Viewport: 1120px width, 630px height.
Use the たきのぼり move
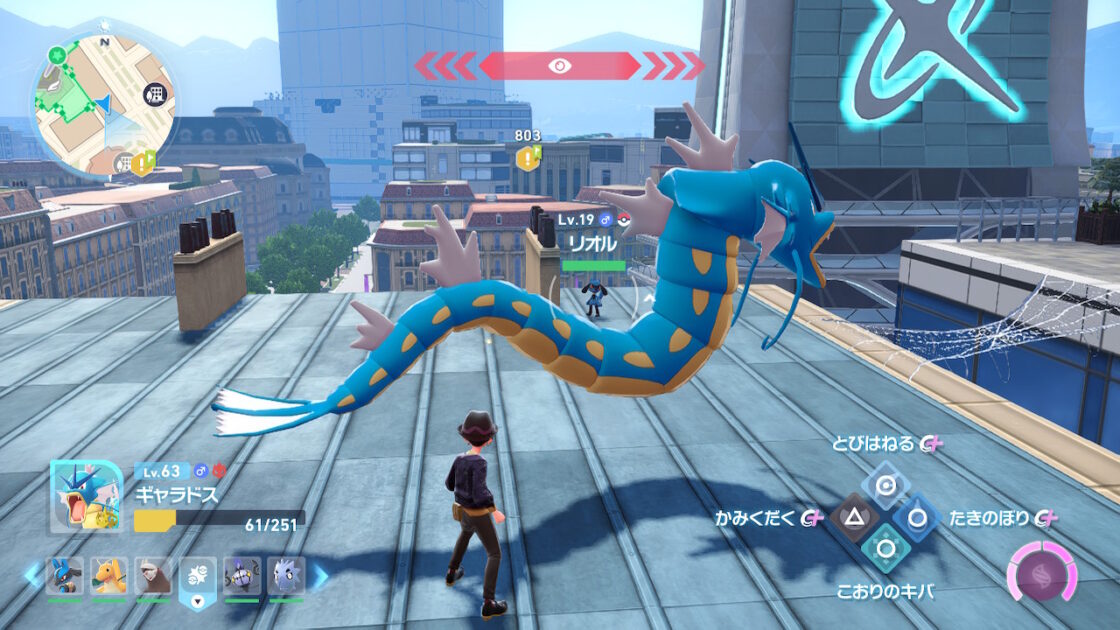pyautogui.click(x=915, y=517)
